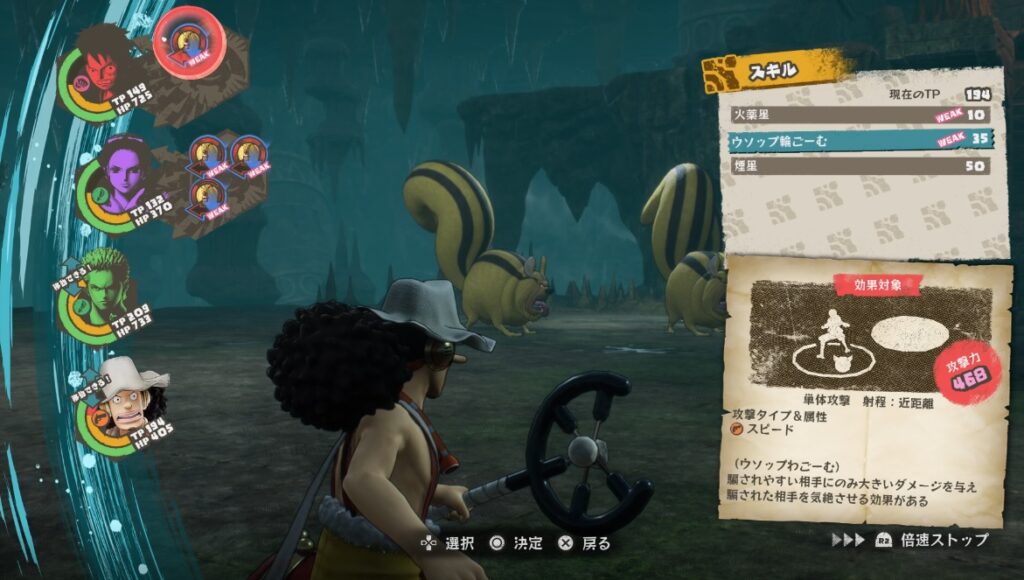Pick the 煙星 skill row
Image resolution: width=1024 pixels, height=580 pixels.
point(858,166)
